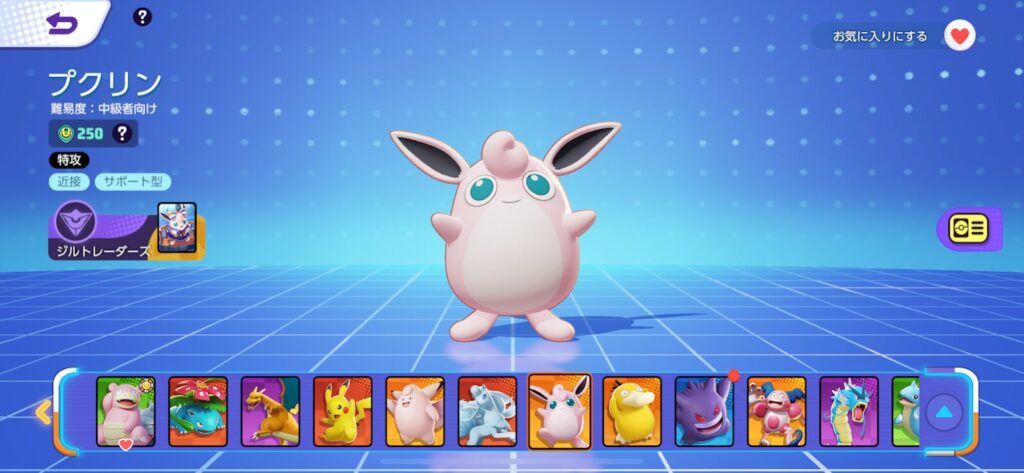The image size is (1024, 473).
Task: Choose Alolan Ninetales in the roster
Action: (x=487, y=411)
